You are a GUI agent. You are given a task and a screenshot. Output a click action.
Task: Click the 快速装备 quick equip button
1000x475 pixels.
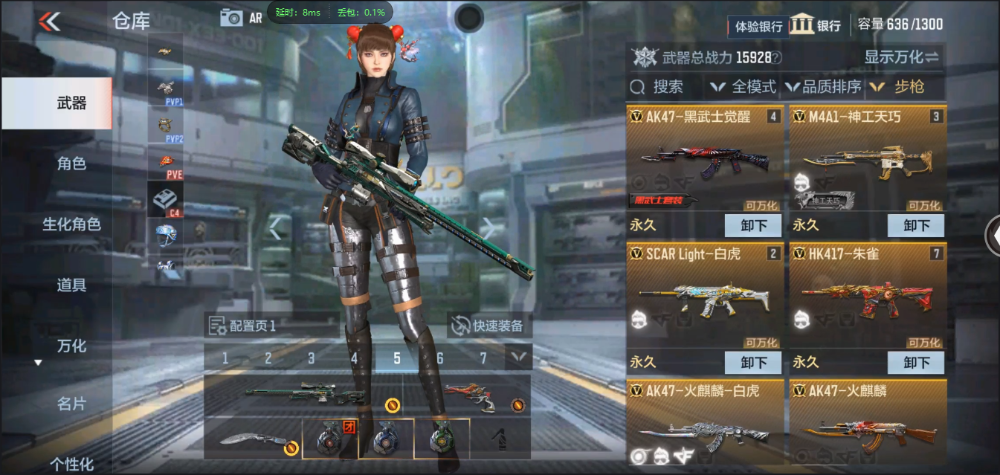pyautogui.click(x=489, y=325)
